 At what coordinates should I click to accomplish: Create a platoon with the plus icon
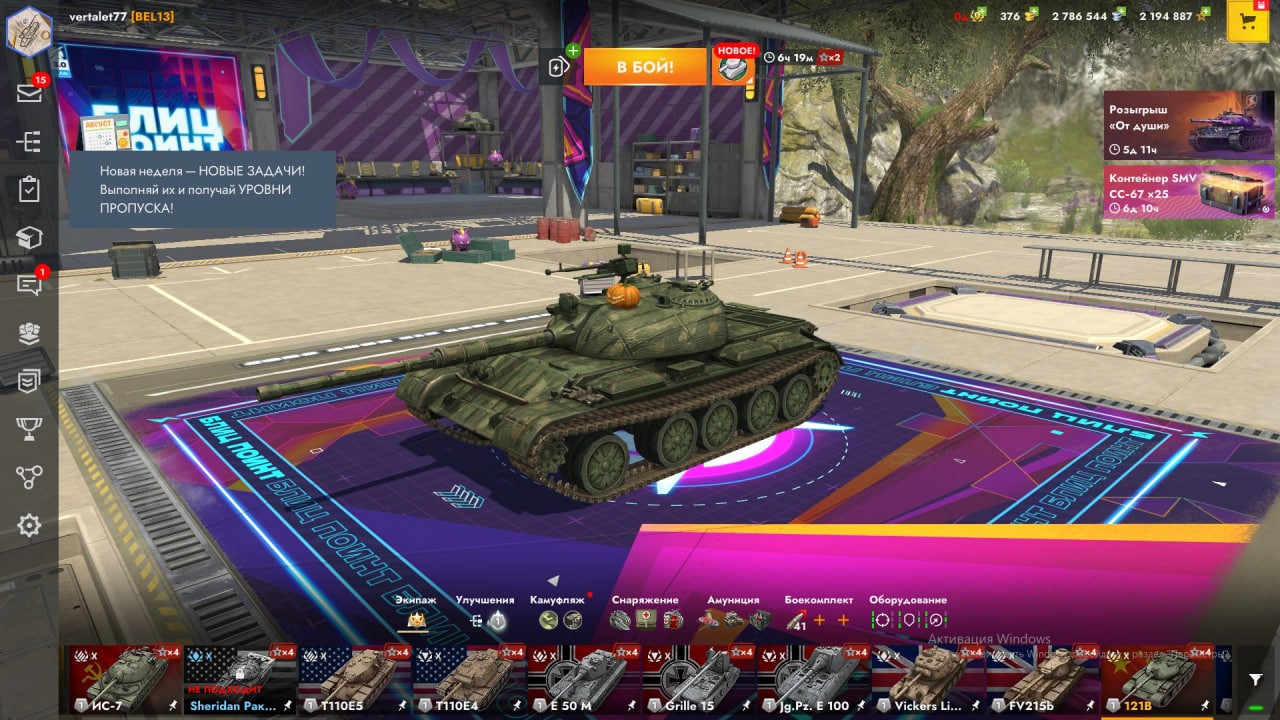(559, 66)
